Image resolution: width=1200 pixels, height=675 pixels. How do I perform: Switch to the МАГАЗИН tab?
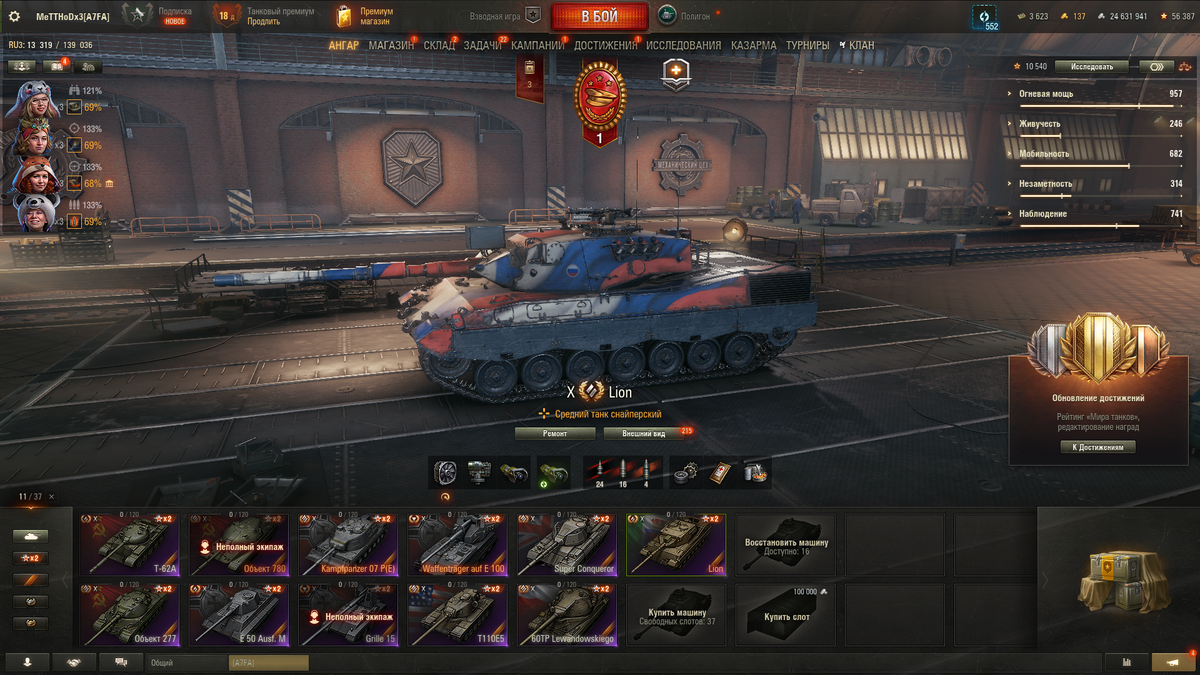point(390,45)
